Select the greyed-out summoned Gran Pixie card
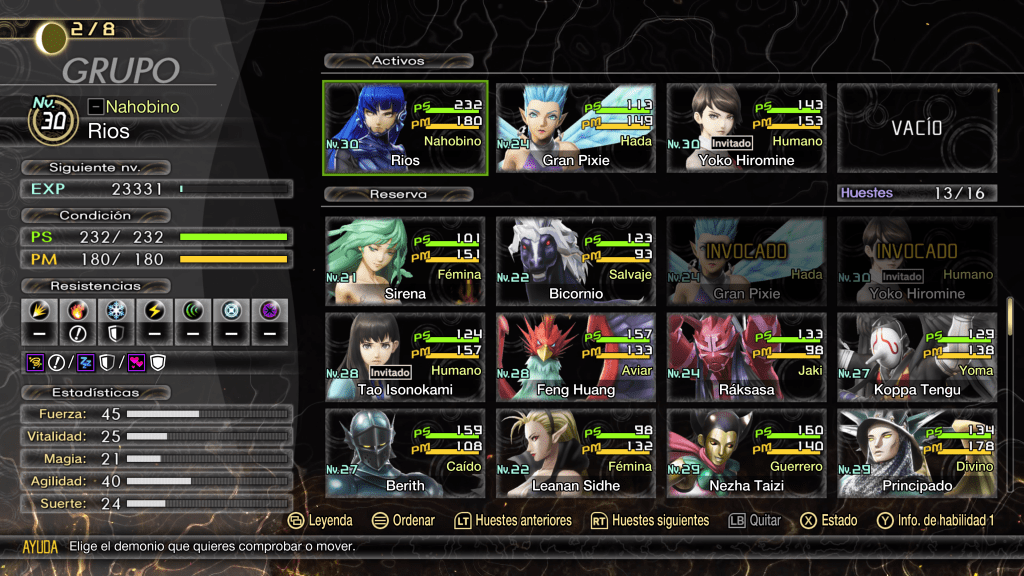The width and height of the screenshot is (1024, 576). [746, 259]
